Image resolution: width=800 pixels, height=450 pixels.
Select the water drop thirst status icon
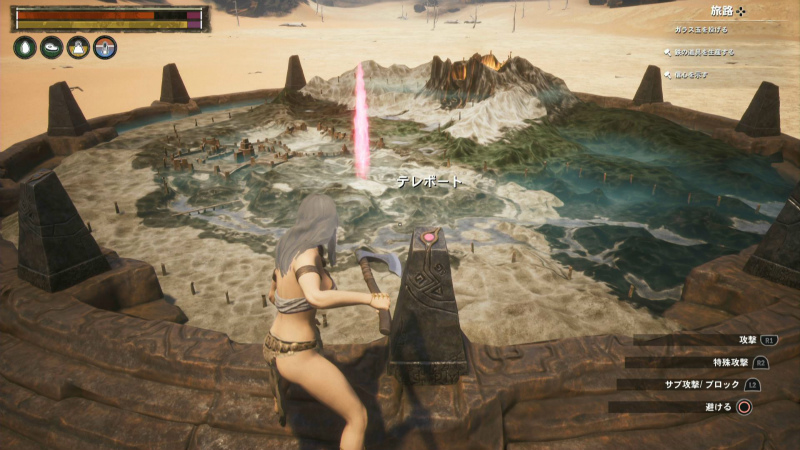click(x=25, y=47)
